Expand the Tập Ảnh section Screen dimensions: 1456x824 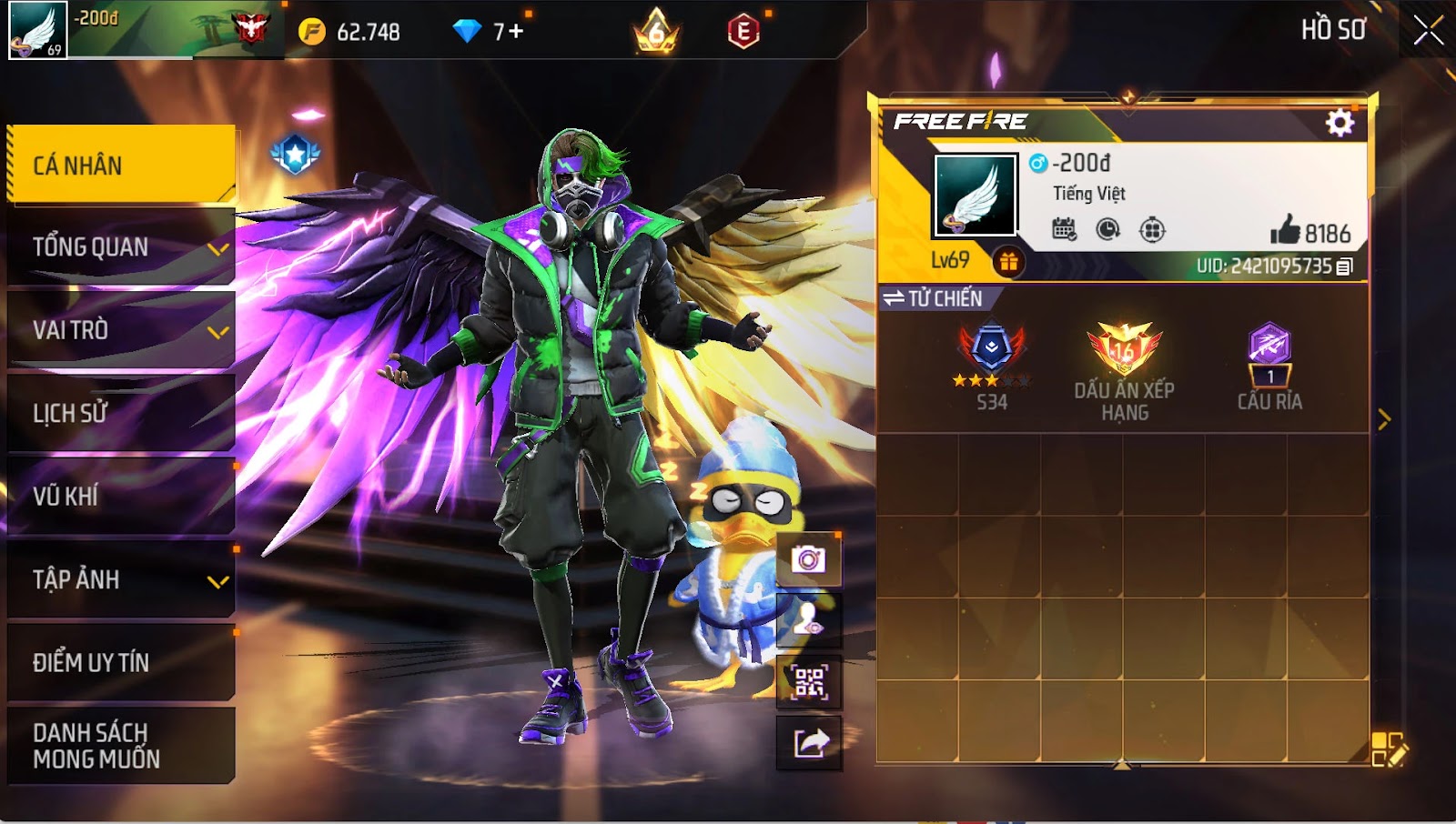[x=120, y=579]
